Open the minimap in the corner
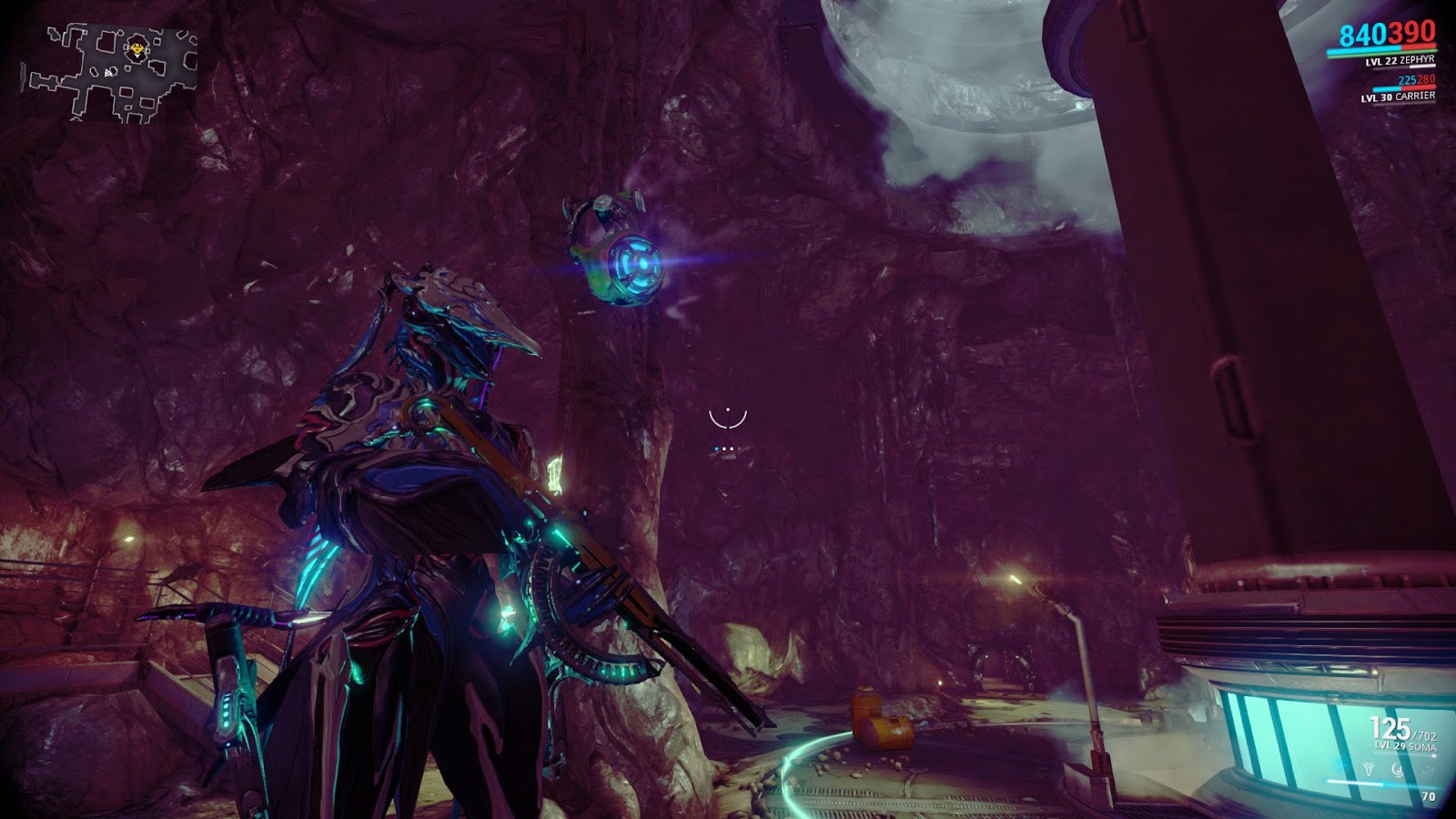The image size is (1456, 819). click(109, 73)
